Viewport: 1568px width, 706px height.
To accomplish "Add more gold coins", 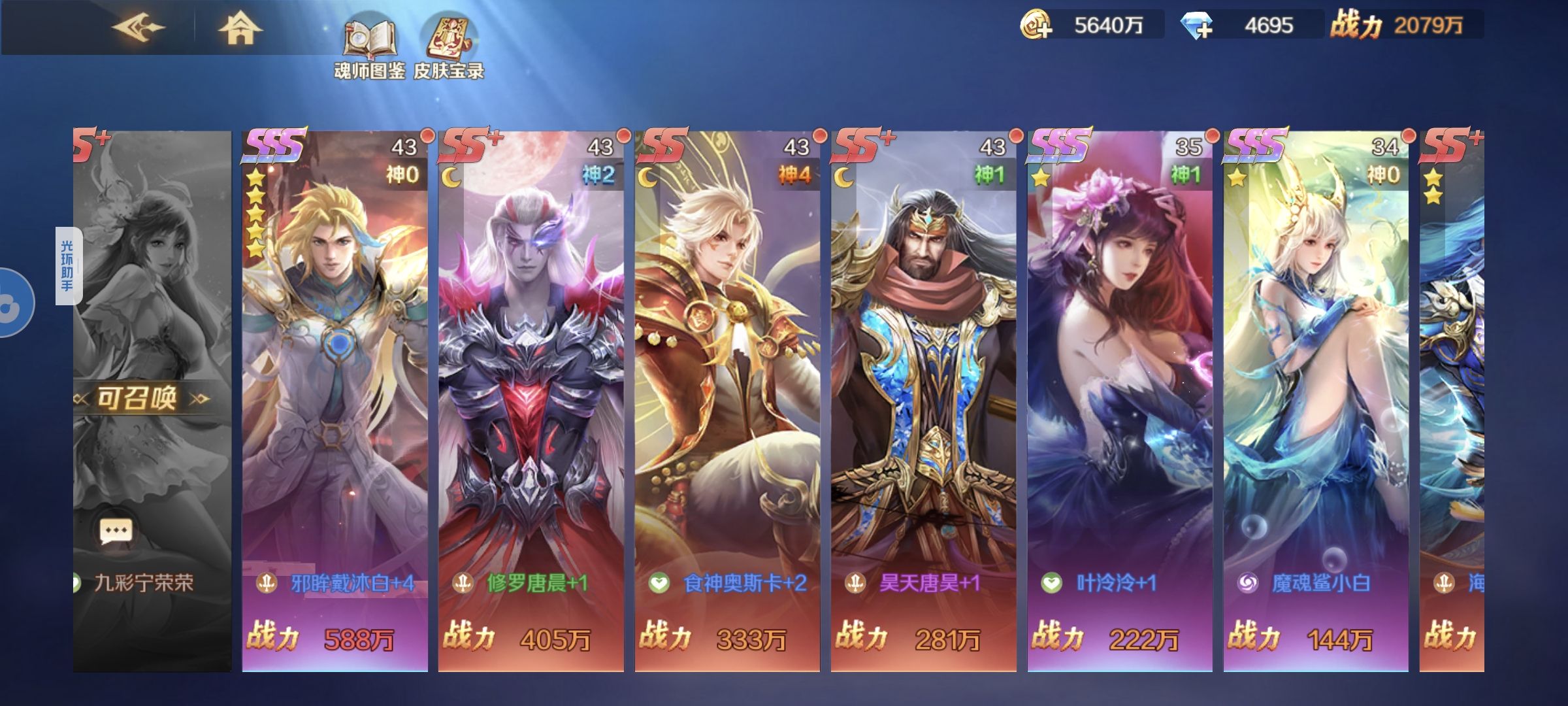I will pos(1036,25).
